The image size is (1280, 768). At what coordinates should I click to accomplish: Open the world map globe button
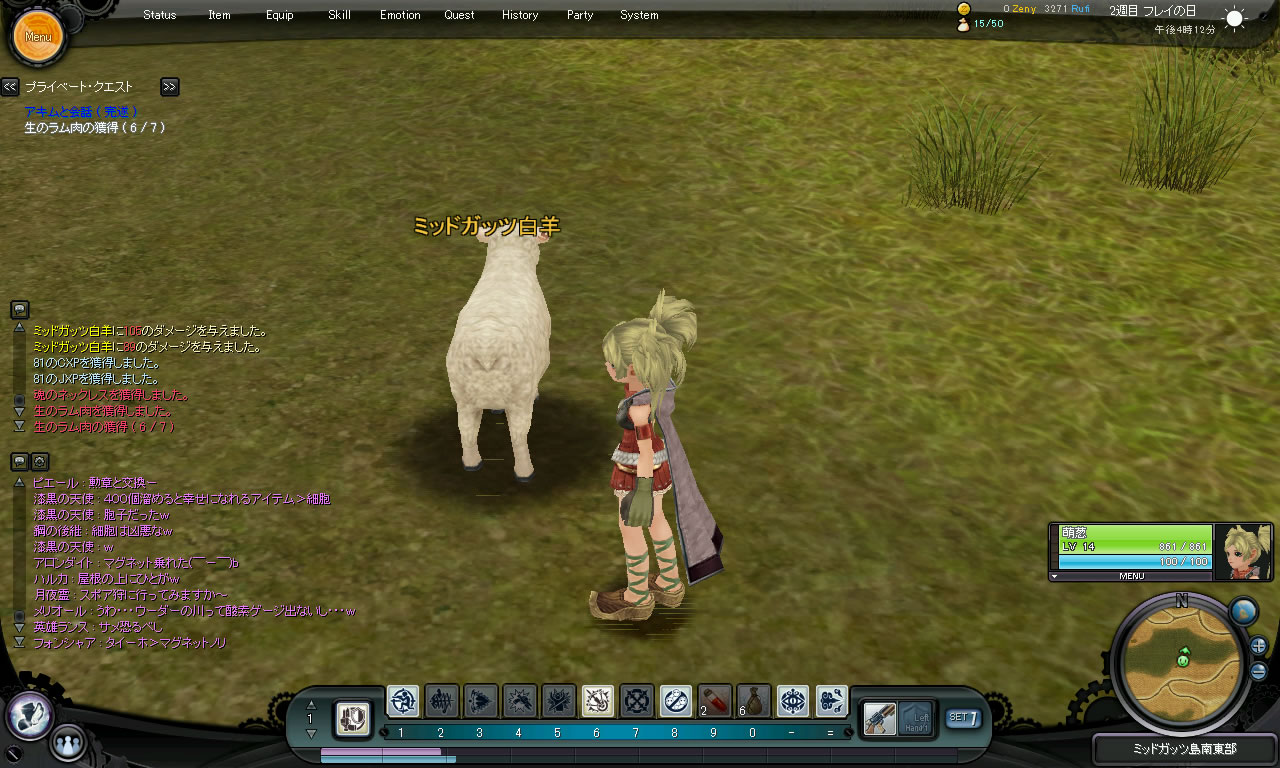coord(1242,611)
